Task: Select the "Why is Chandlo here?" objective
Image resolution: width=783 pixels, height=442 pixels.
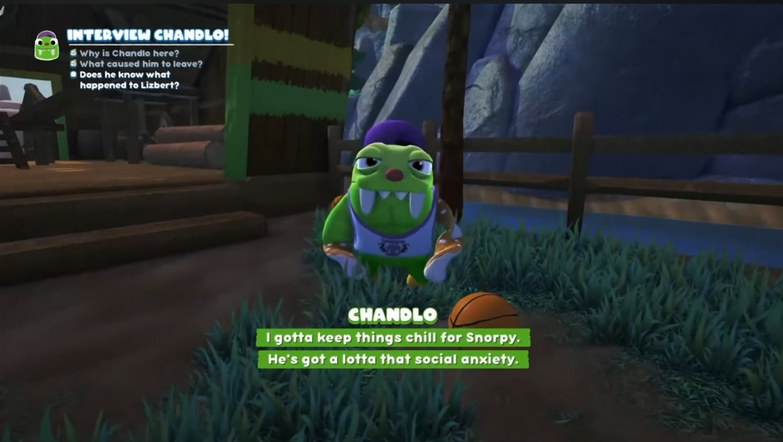Action: (x=129, y=52)
